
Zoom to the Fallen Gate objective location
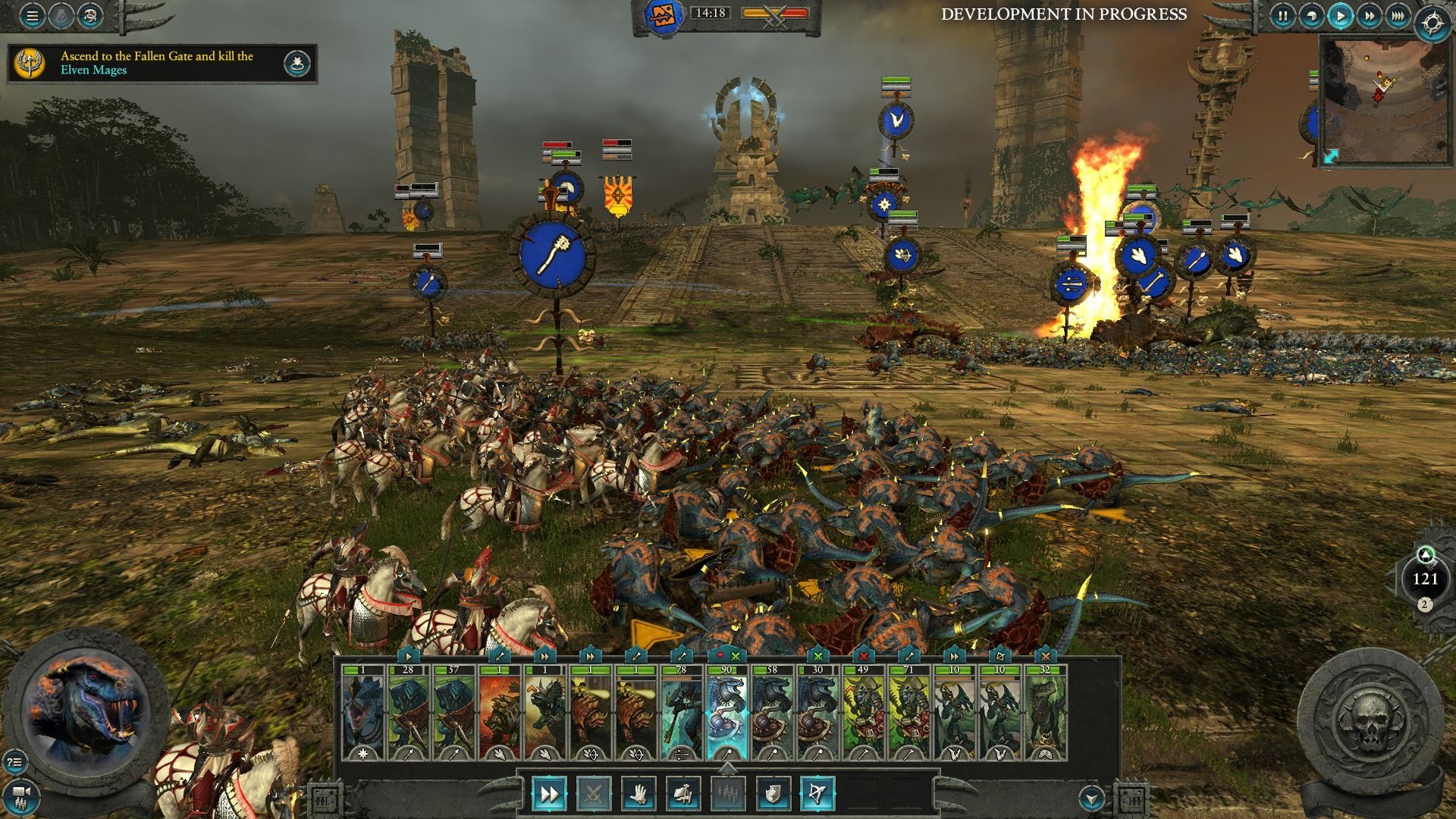click(297, 64)
